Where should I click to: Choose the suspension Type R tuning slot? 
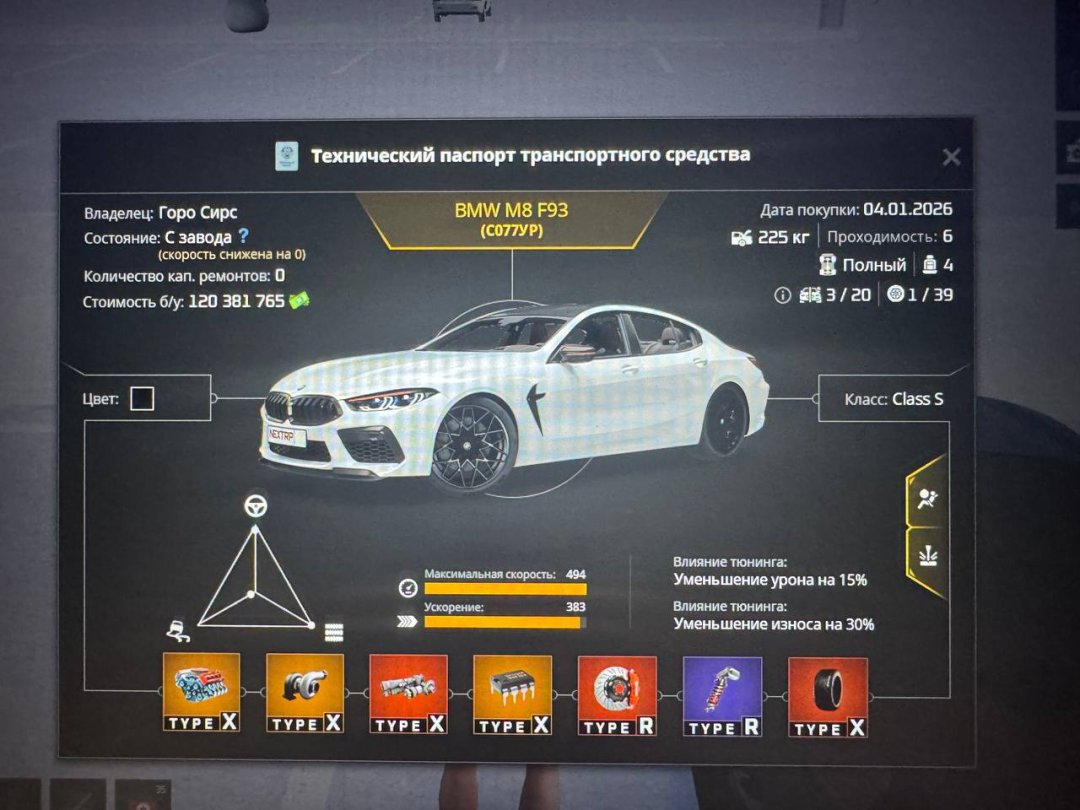point(722,696)
